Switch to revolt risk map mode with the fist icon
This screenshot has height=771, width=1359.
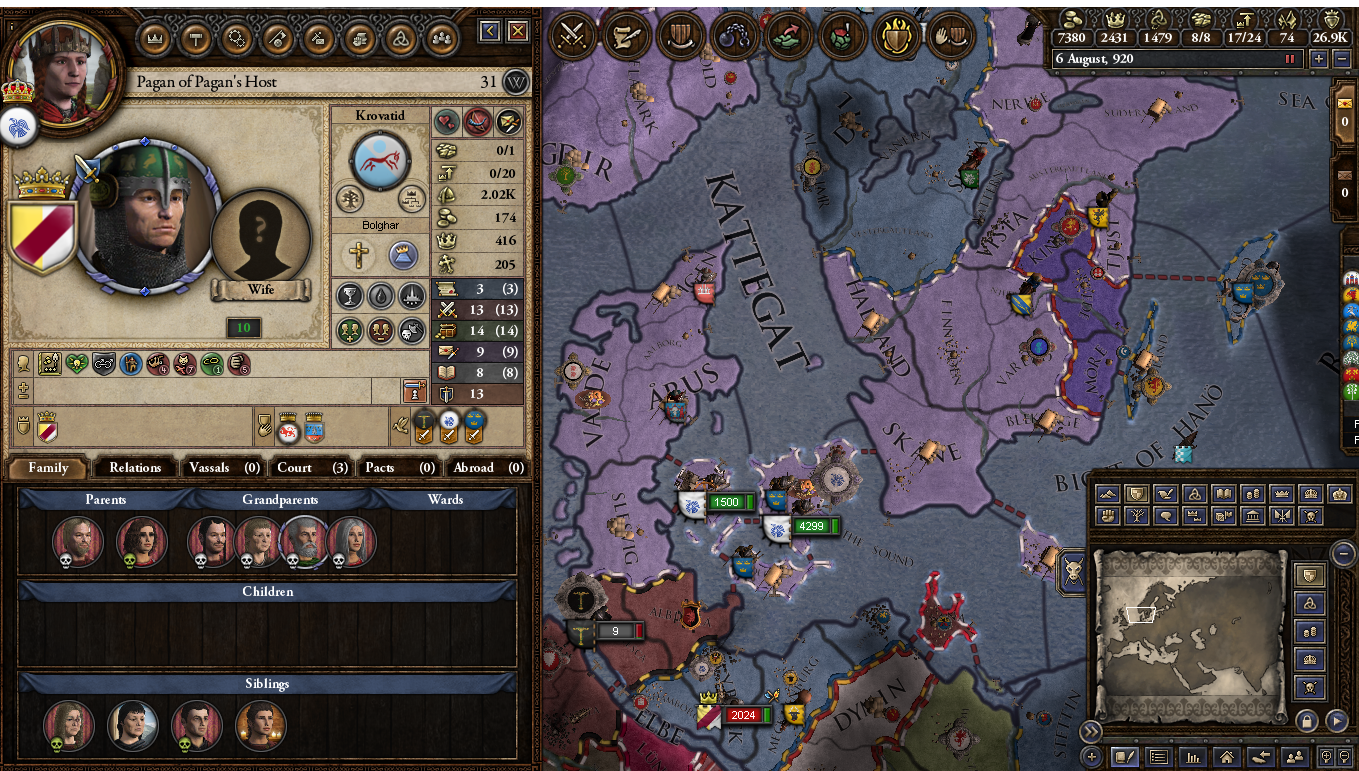click(1109, 516)
